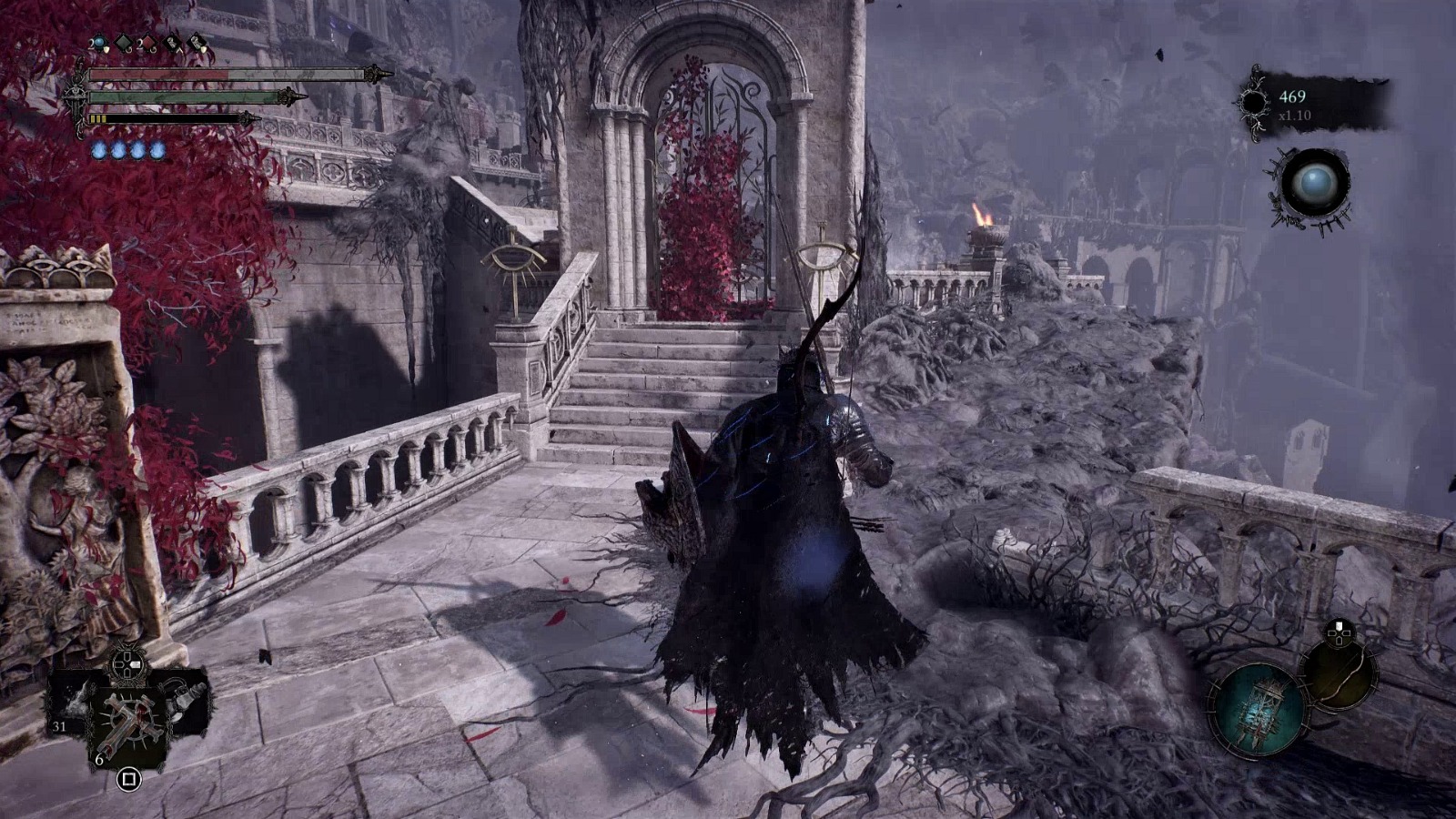
Task: Click the second blue mana orb
Action: 119,149
